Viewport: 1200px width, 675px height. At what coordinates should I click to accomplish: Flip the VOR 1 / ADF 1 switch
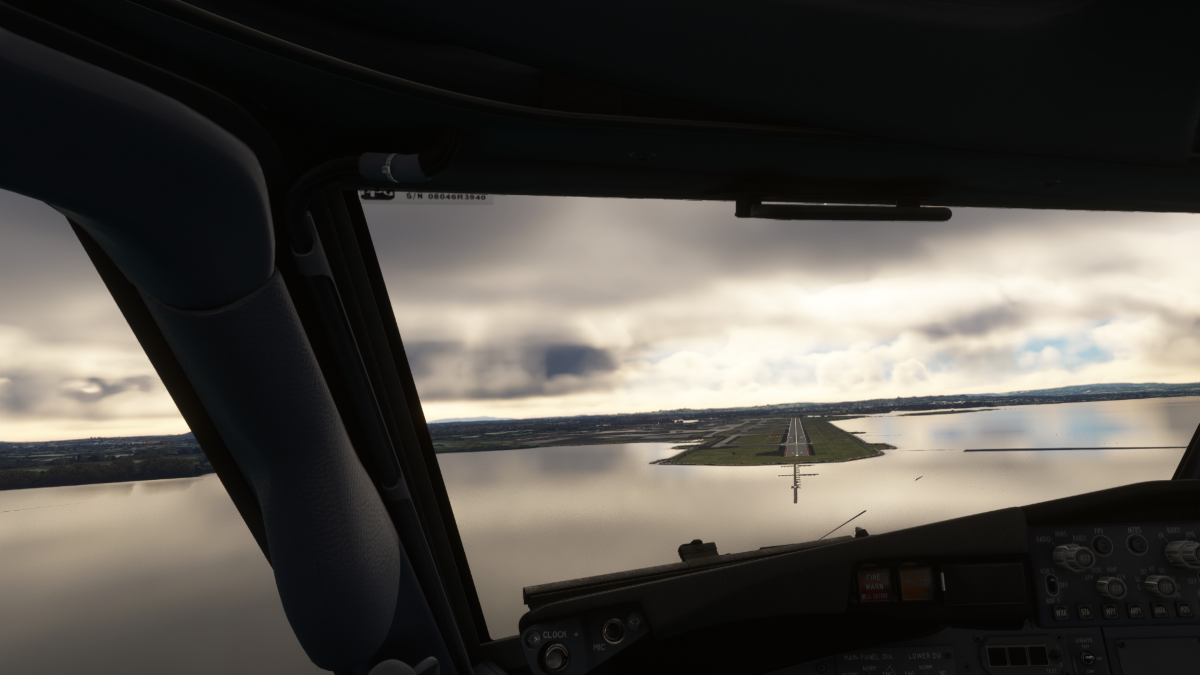pos(1051,584)
